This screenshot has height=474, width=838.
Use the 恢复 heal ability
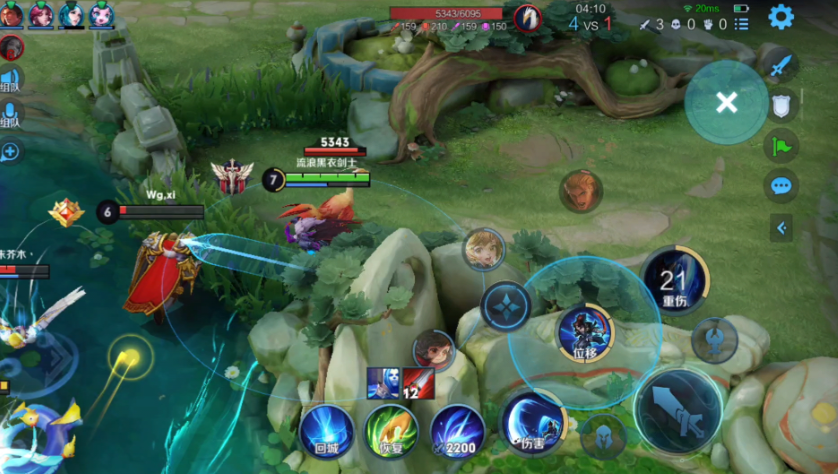[x=391, y=432]
